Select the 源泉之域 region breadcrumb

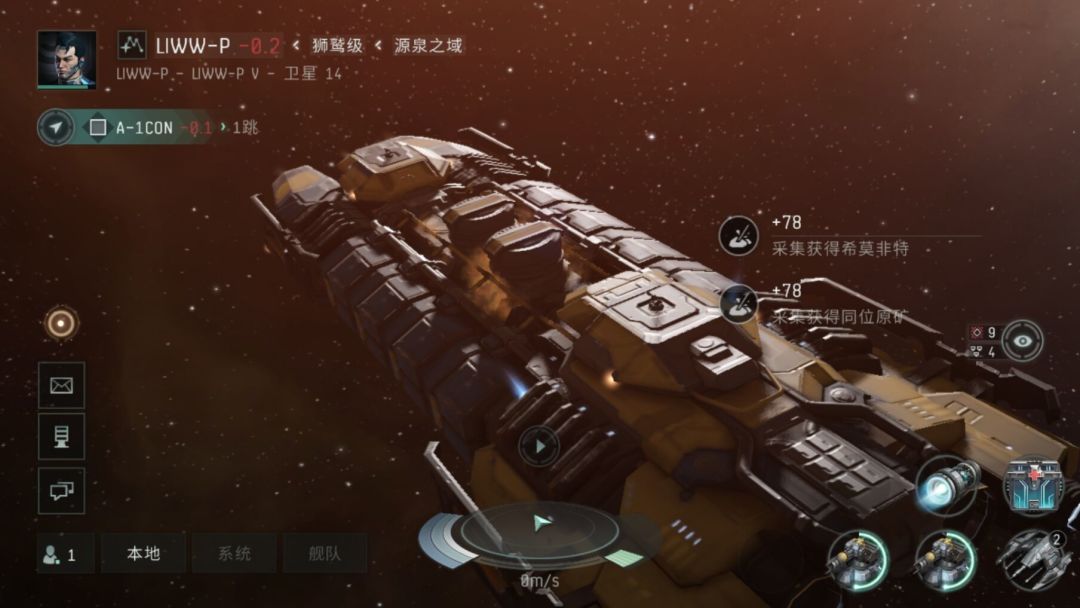pyautogui.click(x=428, y=46)
